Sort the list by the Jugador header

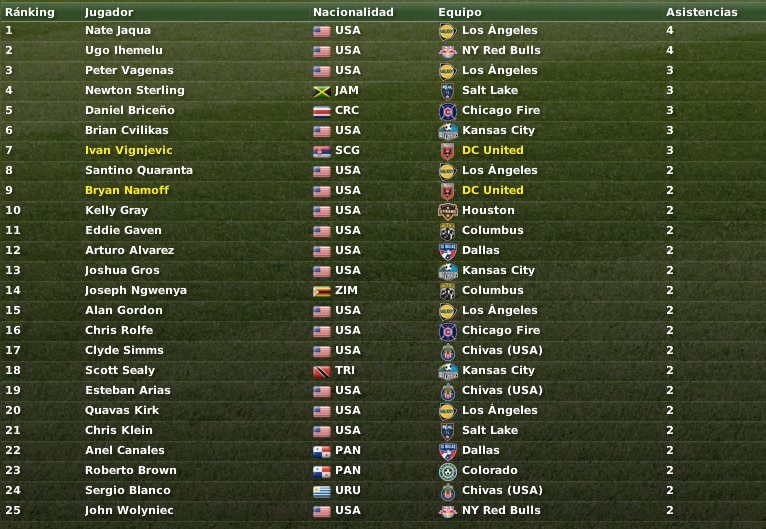[109, 12]
